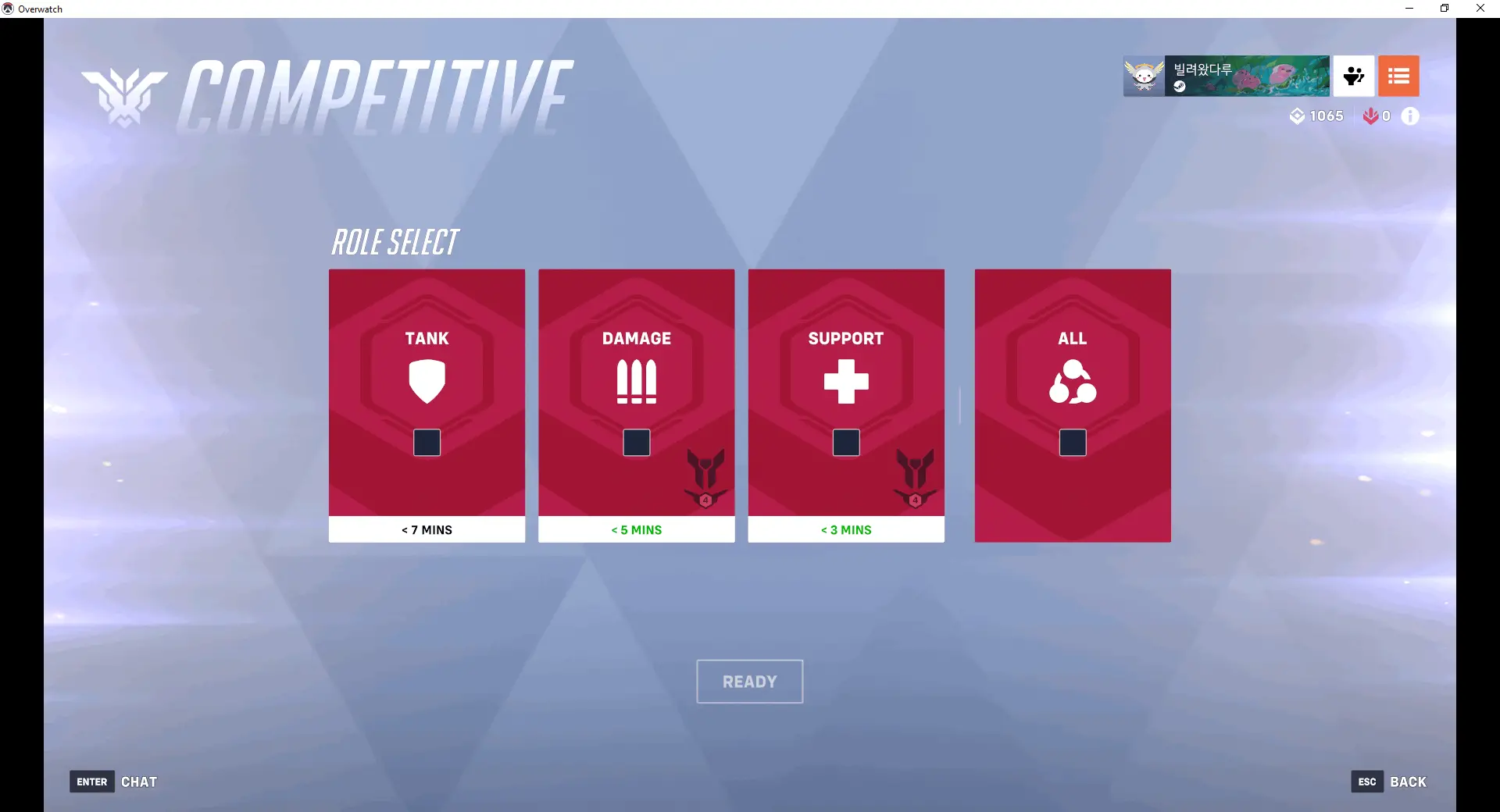Click the competitive rank badge under Damage
The image size is (1500, 812).
coord(705,479)
